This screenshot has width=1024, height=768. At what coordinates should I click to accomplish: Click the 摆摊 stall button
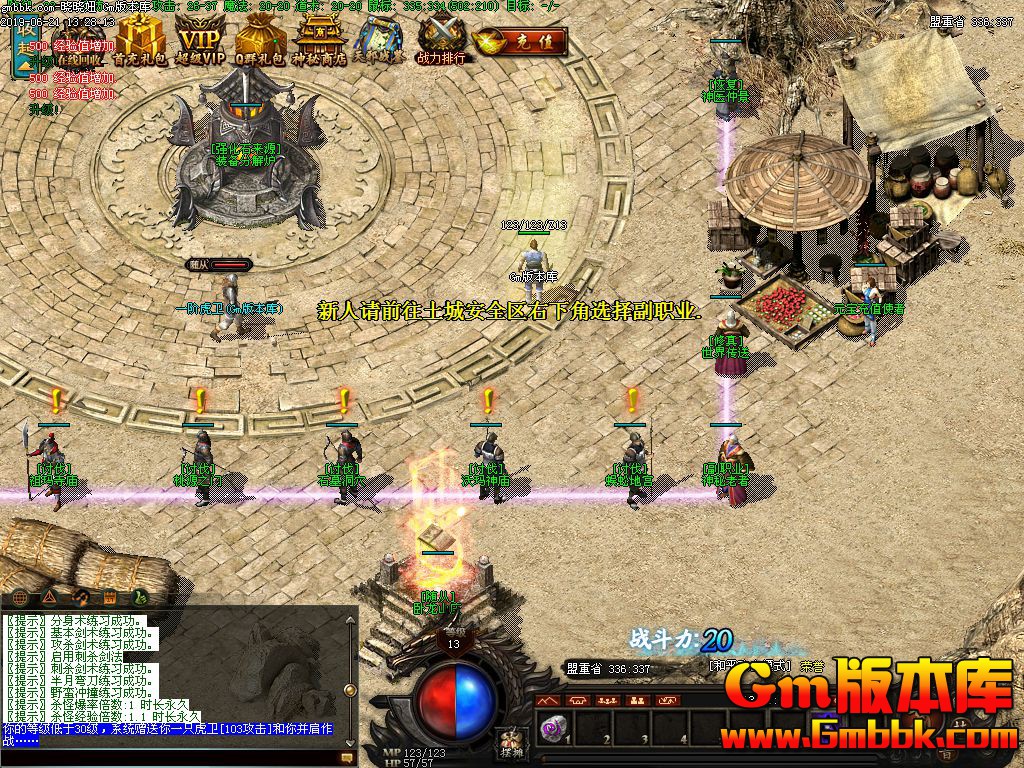point(511,742)
